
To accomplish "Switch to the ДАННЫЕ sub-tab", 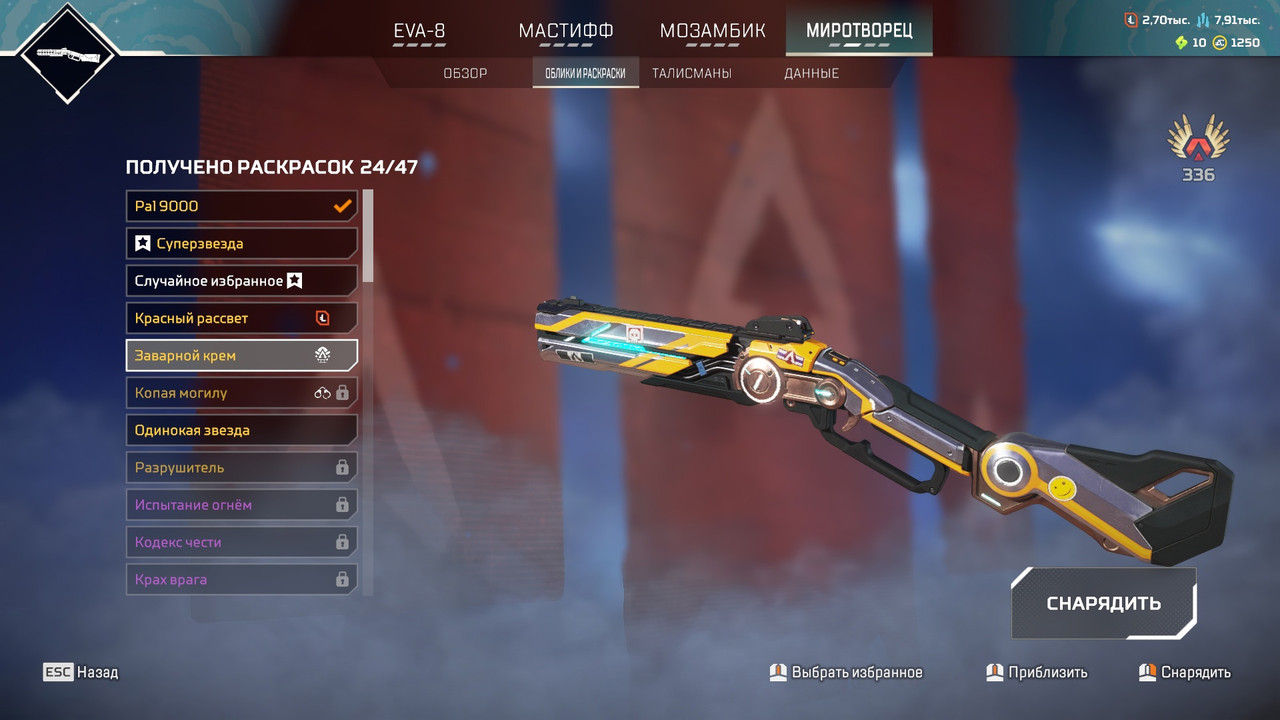I will pyautogui.click(x=811, y=73).
